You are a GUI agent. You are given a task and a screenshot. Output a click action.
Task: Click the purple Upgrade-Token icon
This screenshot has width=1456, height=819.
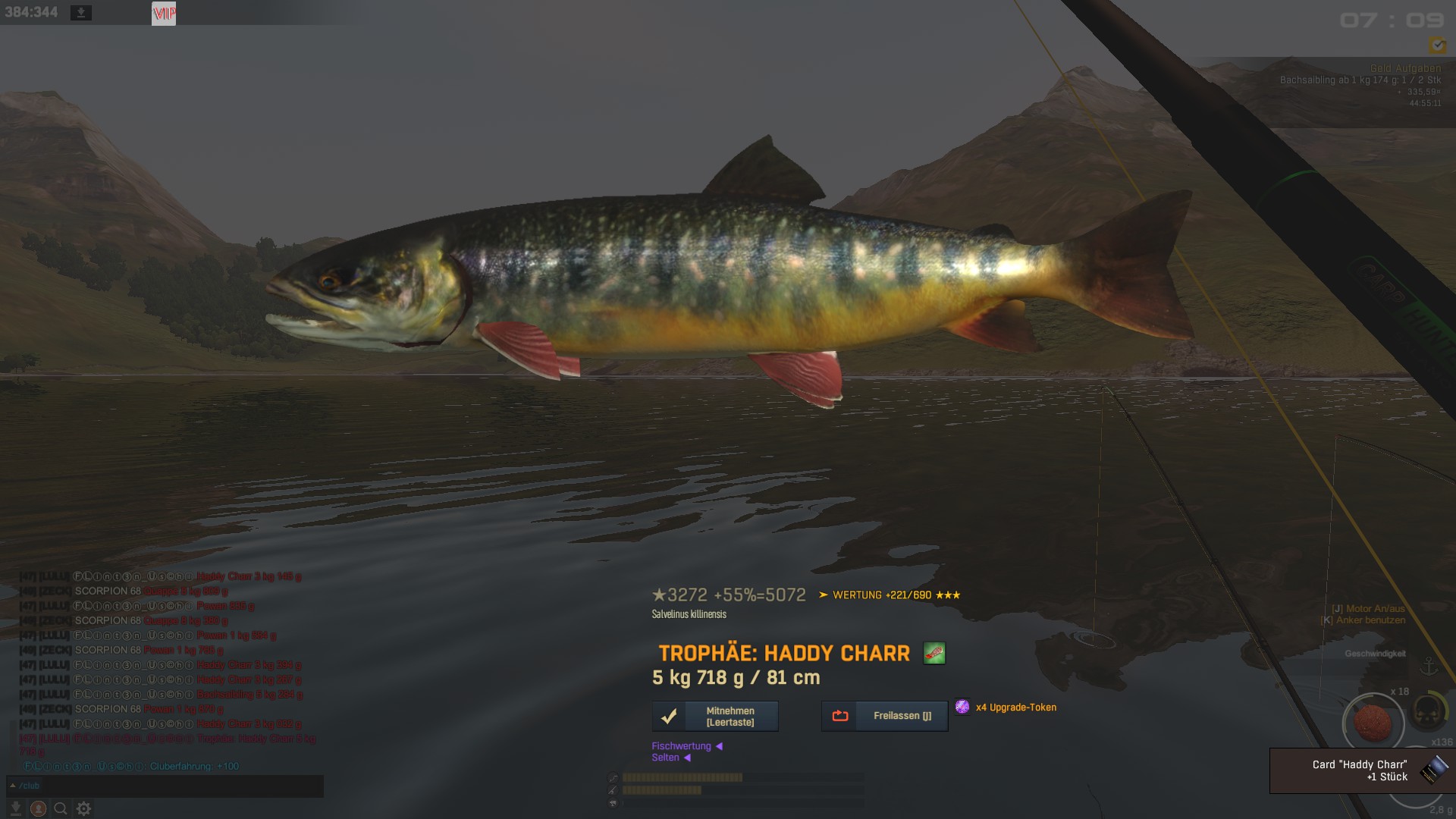(962, 707)
